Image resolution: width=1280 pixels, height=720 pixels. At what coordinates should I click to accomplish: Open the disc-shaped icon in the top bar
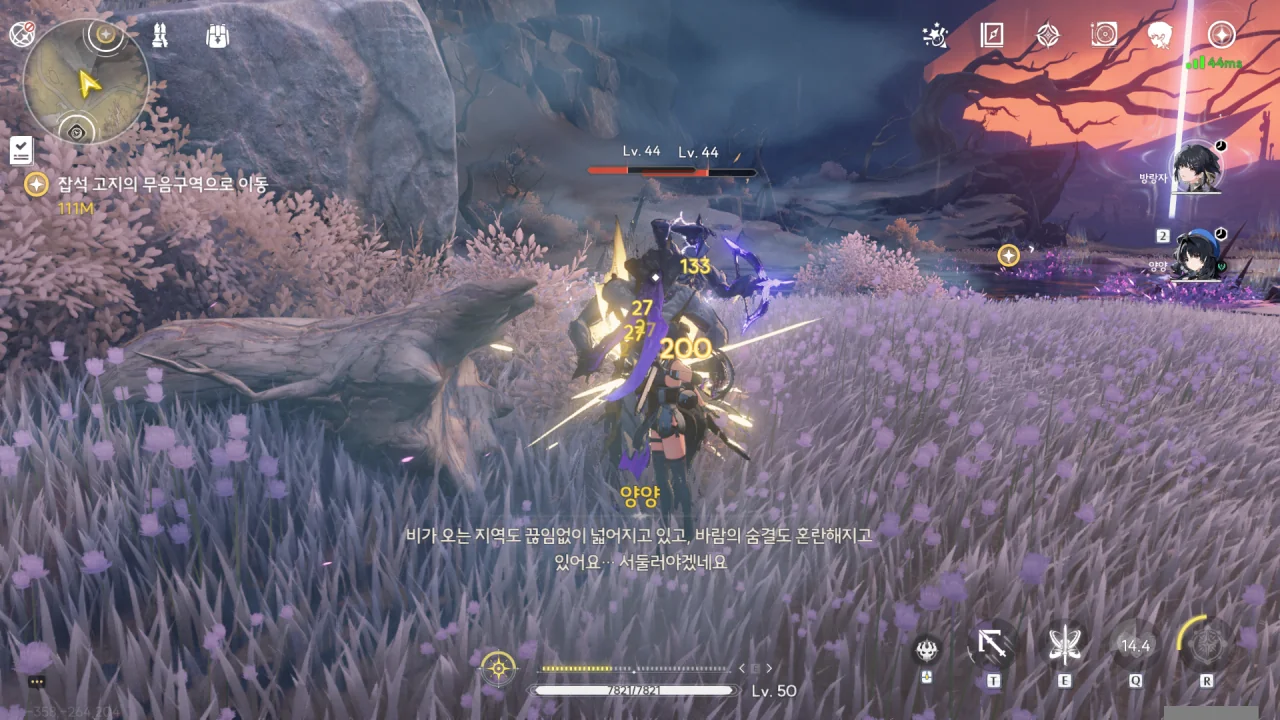point(1104,36)
